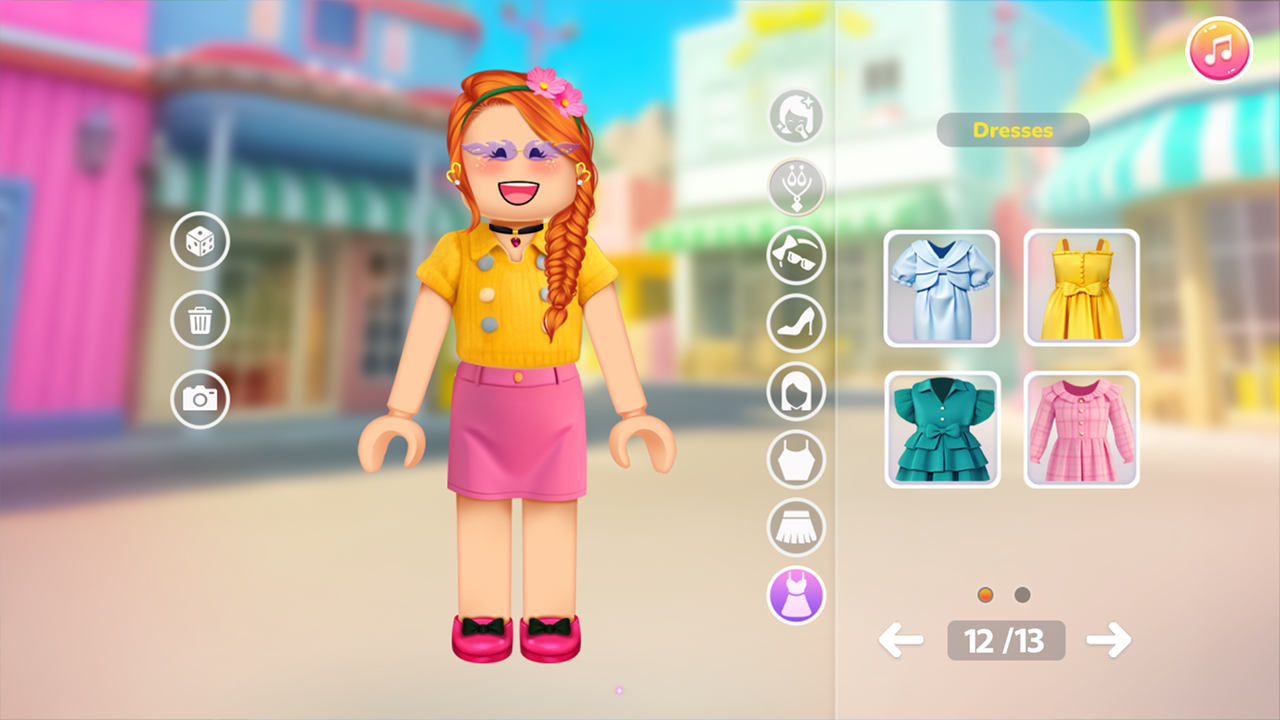Select the pink plaid dress

[x=1081, y=428]
